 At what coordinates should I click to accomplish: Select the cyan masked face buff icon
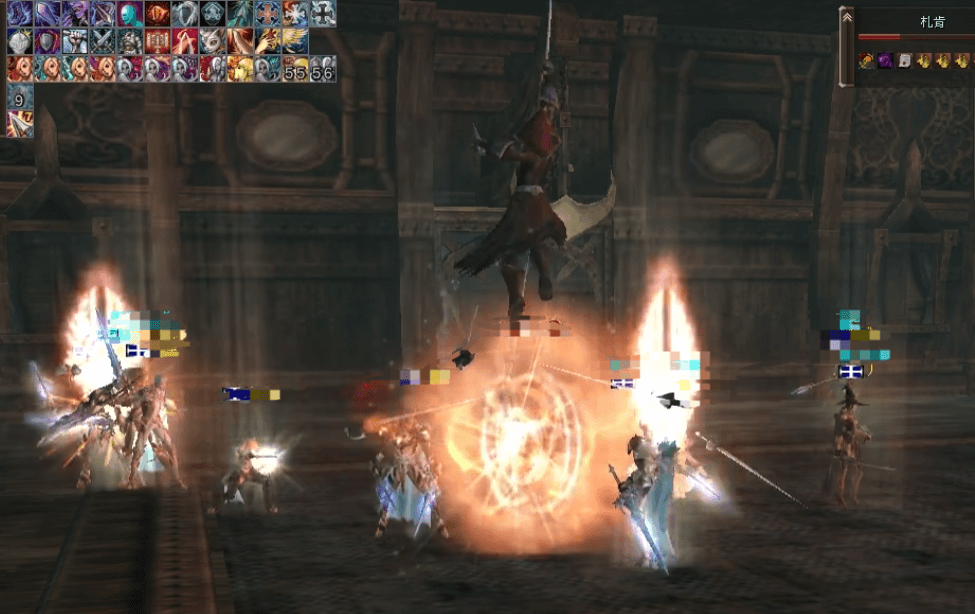coord(130,14)
